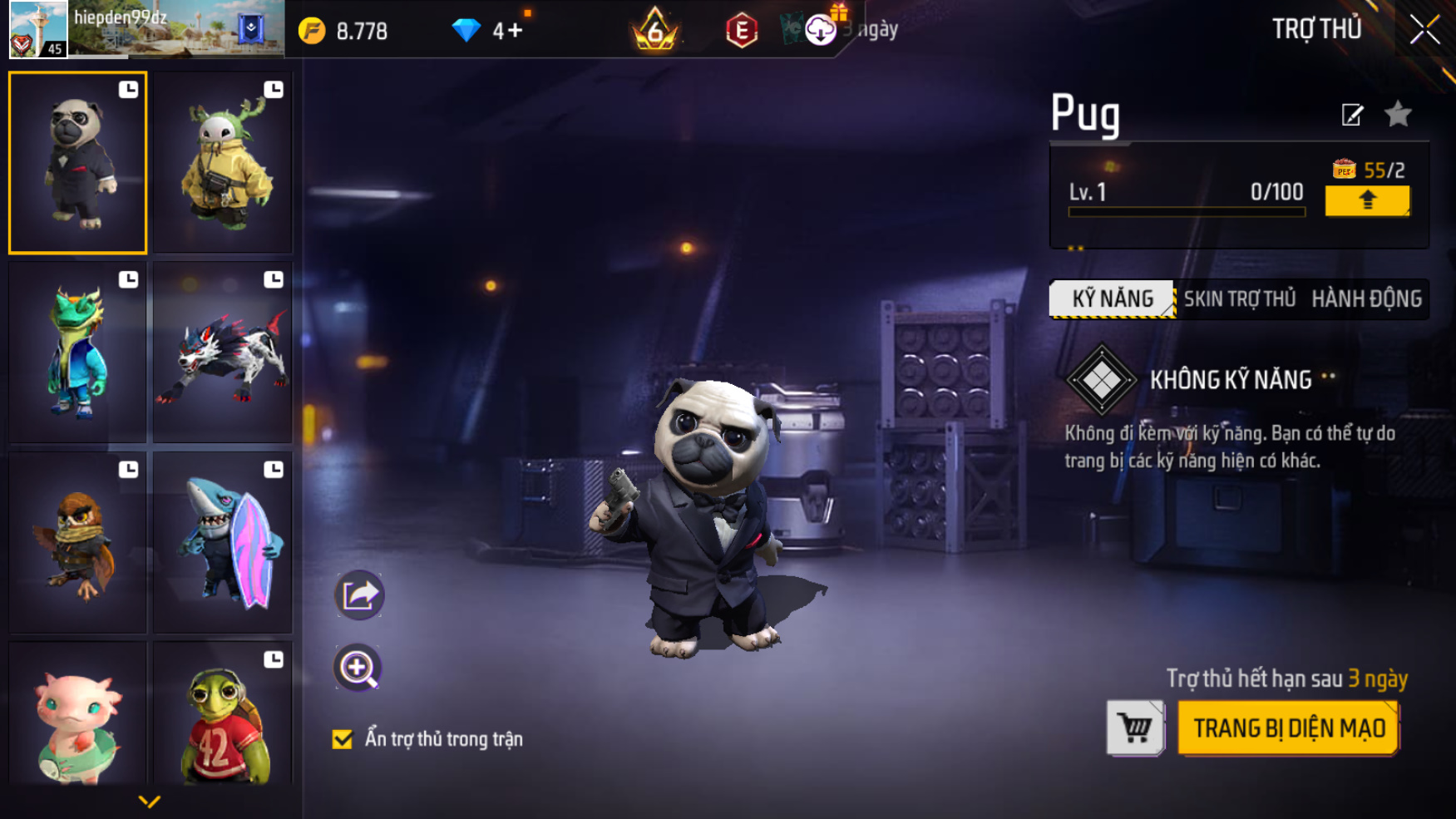
Task: Rename Pug with the edit icon
Action: click(x=1352, y=115)
